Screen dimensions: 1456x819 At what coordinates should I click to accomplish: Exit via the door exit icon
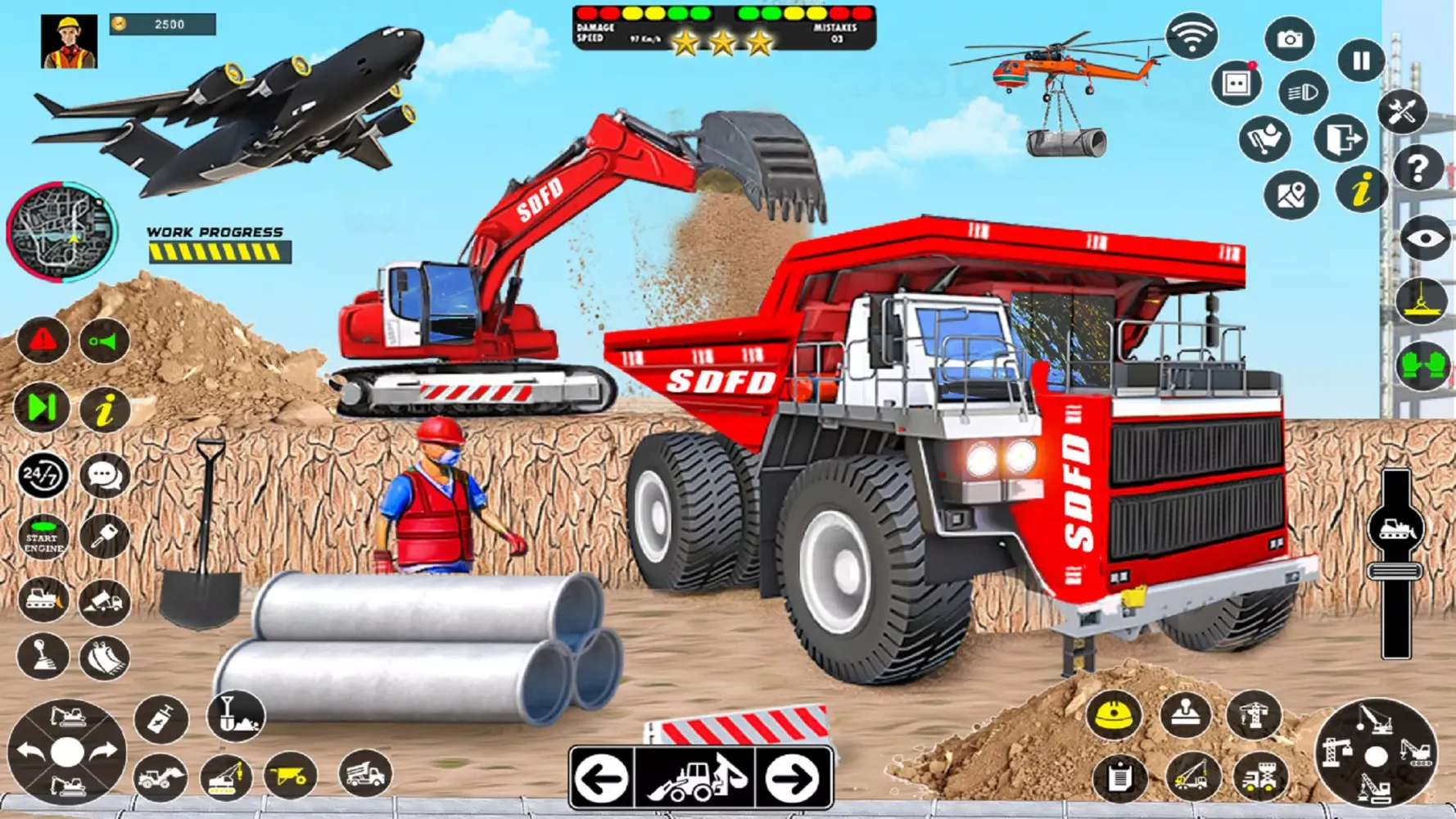(x=1342, y=138)
